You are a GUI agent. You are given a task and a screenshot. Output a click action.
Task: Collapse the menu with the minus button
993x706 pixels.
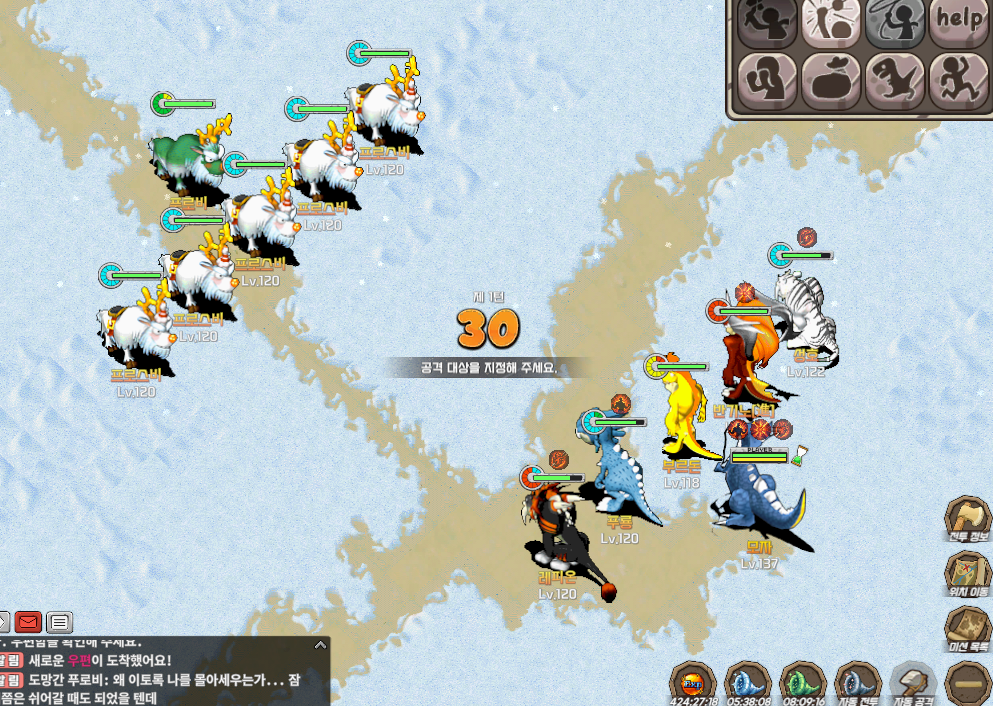pyautogui.click(x=967, y=684)
